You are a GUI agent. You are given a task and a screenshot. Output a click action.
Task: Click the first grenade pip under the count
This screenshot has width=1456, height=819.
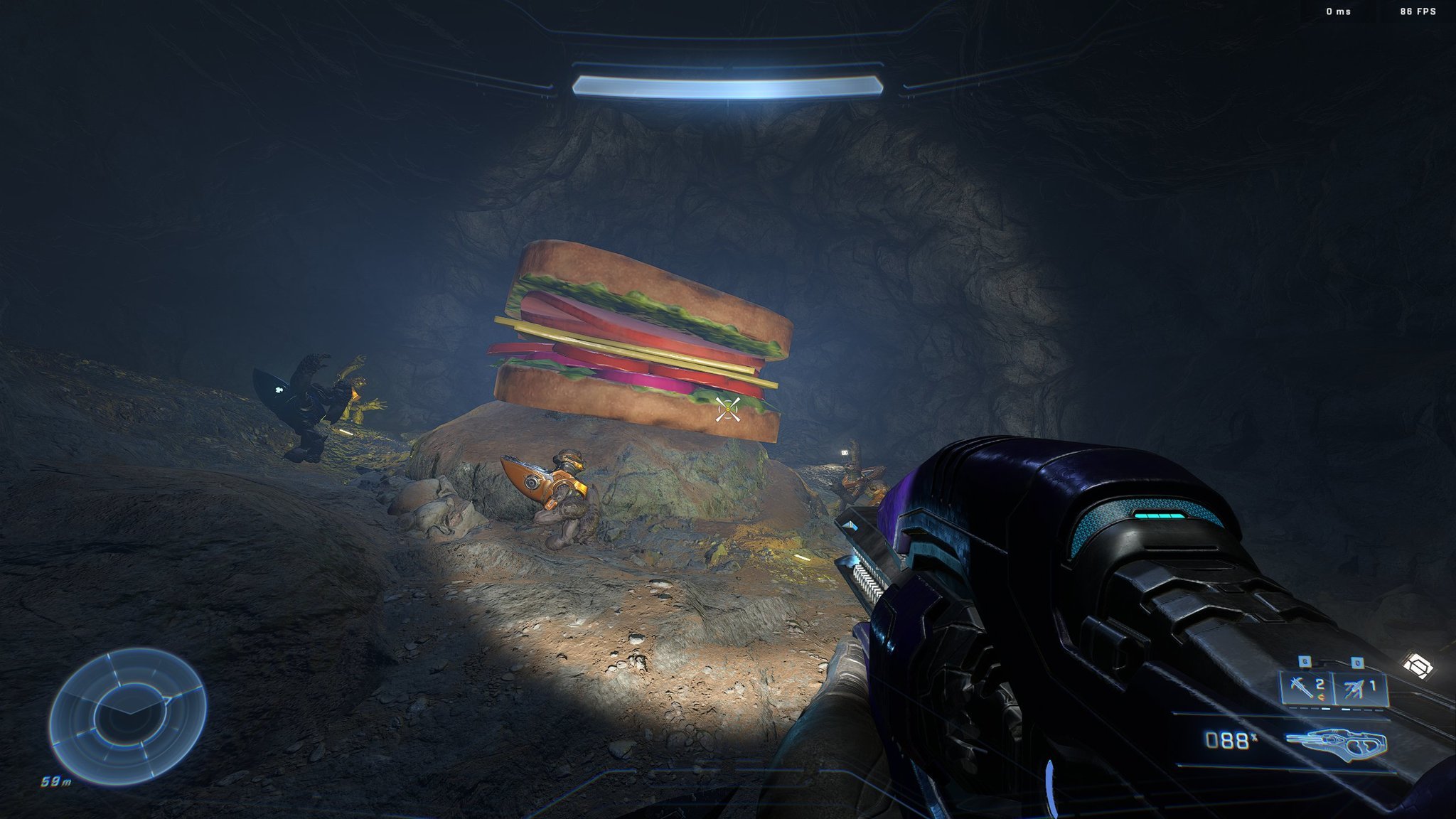click(1292, 707)
